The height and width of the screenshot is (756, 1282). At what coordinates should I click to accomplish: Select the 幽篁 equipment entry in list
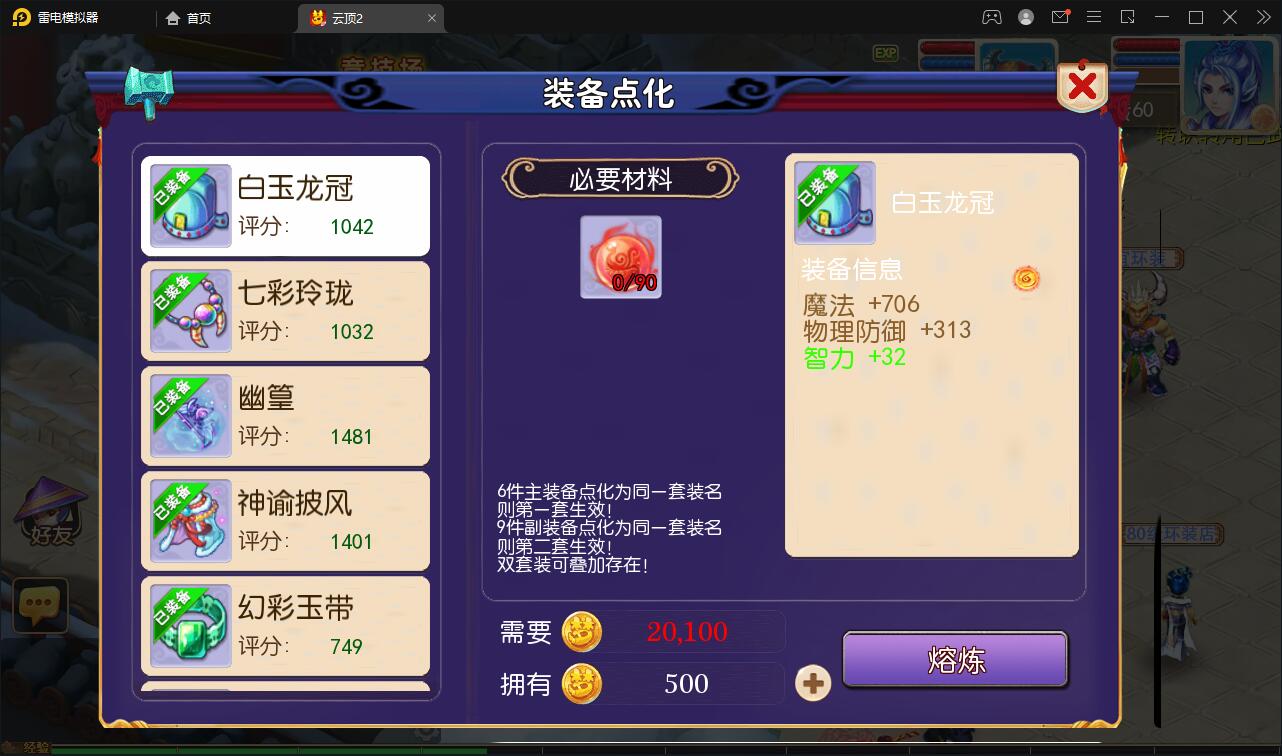[285, 416]
